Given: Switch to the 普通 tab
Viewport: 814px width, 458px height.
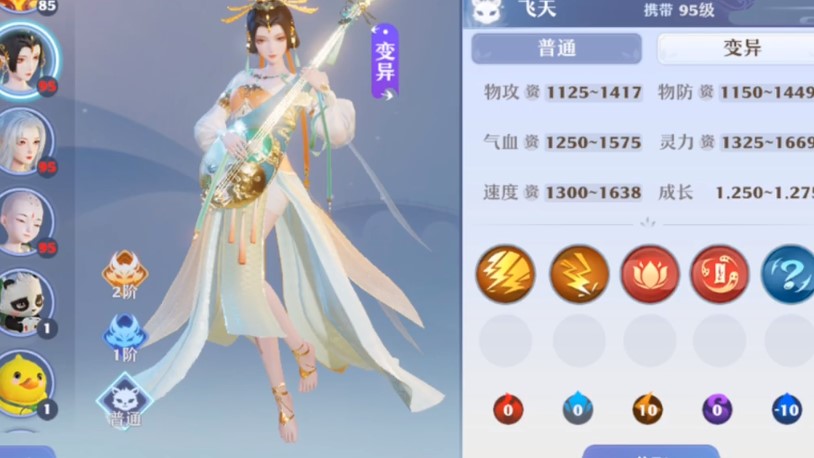Looking at the screenshot, I should [x=556, y=48].
